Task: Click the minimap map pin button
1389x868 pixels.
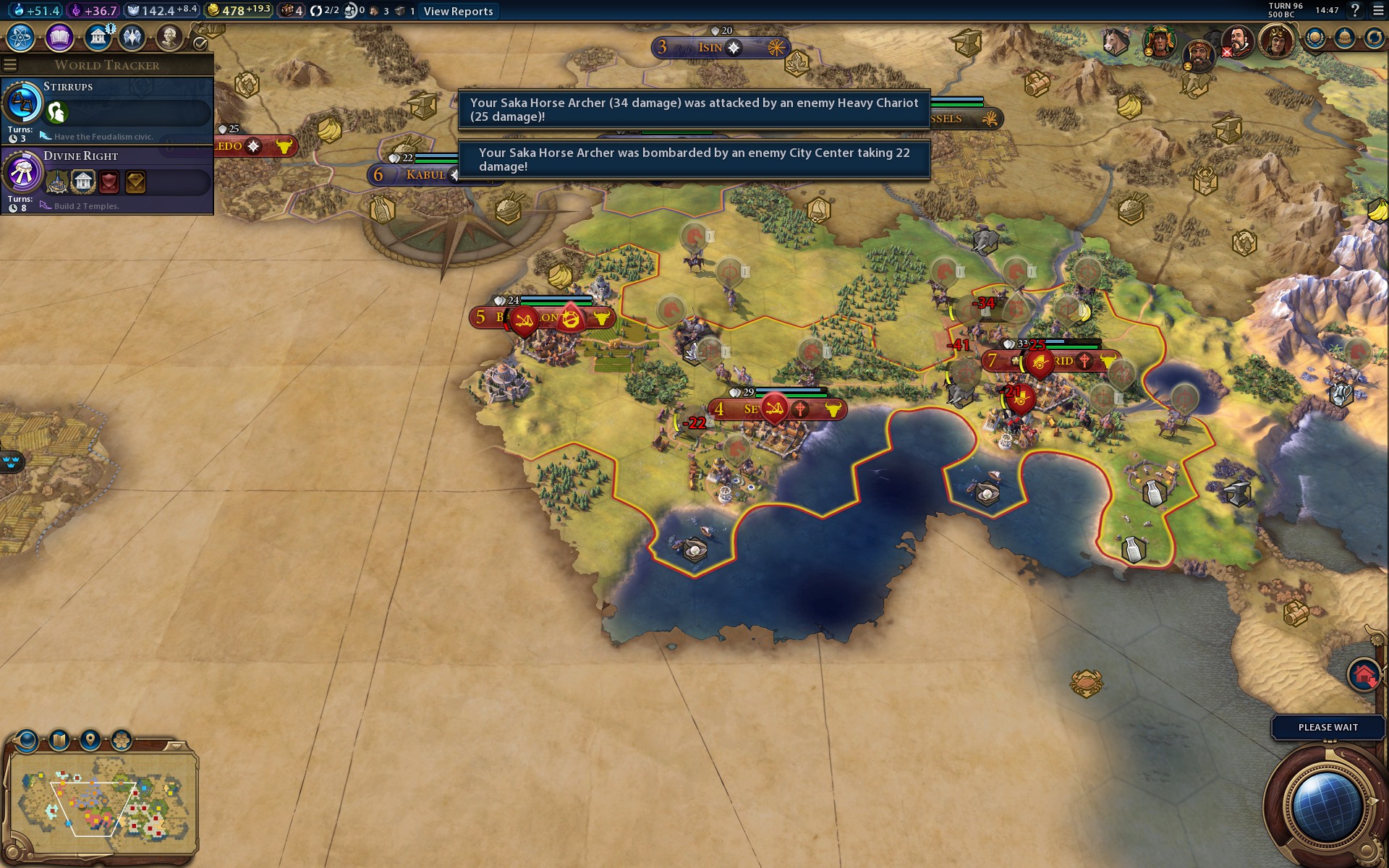Action: (90, 741)
